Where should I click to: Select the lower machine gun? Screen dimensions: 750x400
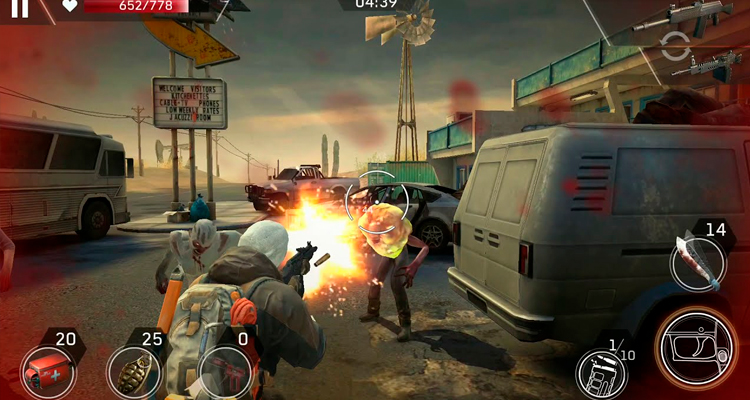[708, 65]
